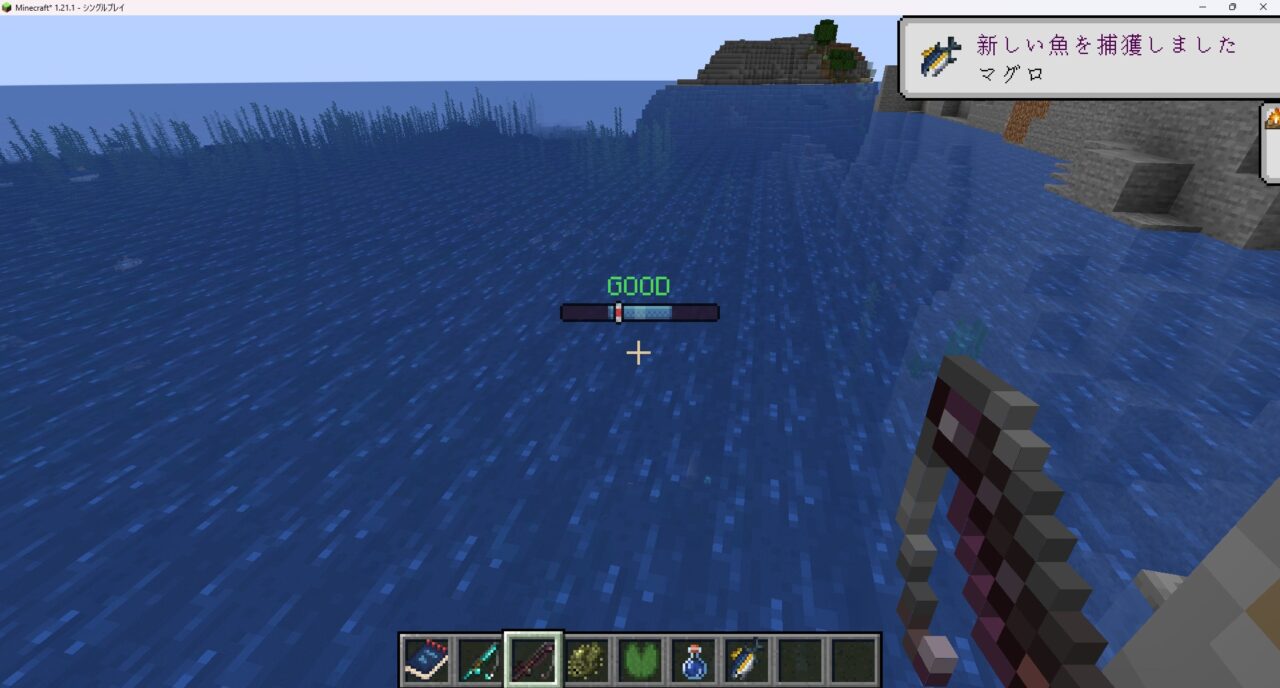The height and width of the screenshot is (688, 1280).
Task: Choose the blue water bottle slot
Action: (x=694, y=660)
